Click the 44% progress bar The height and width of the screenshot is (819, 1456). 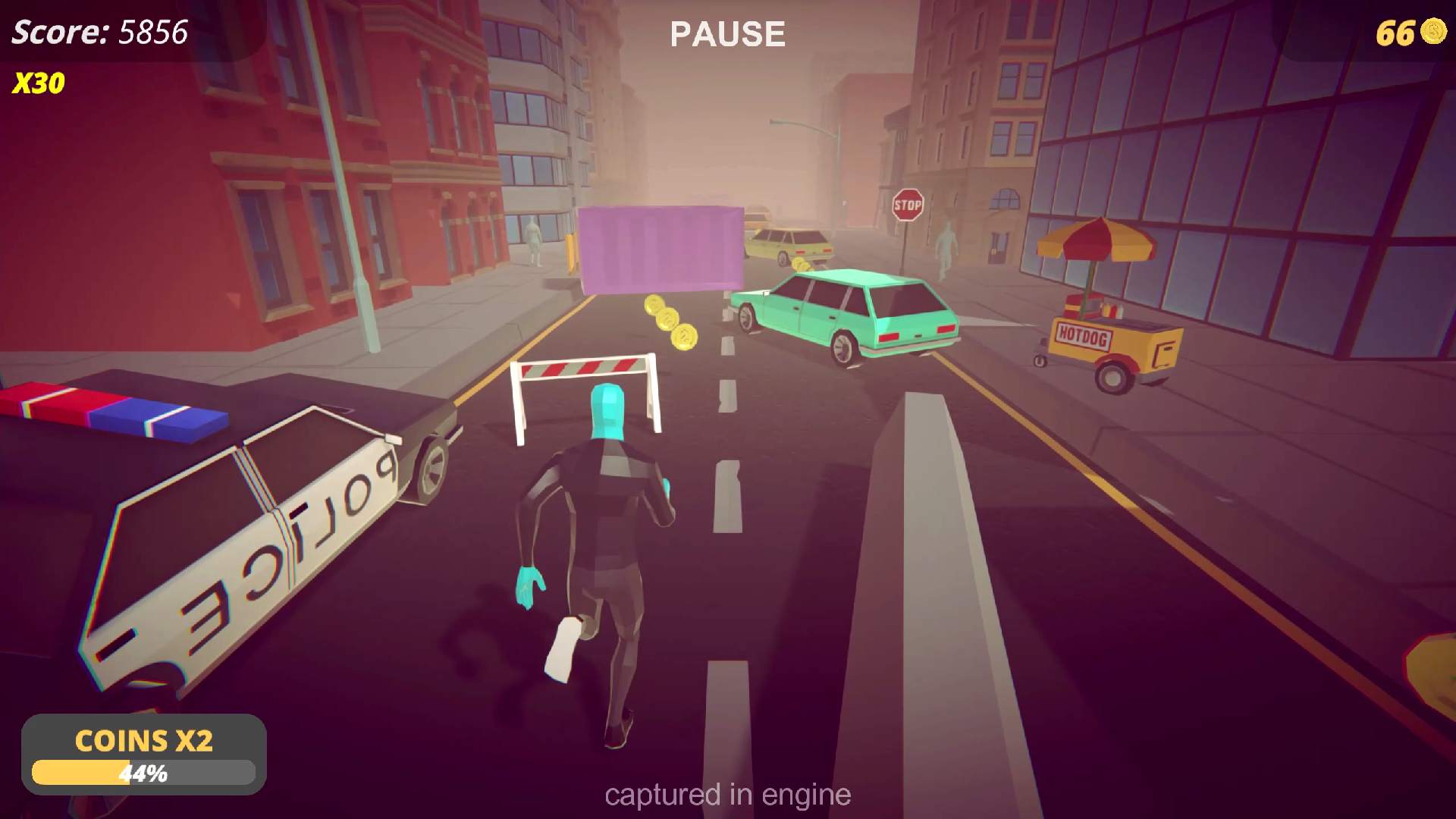(144, 773)
